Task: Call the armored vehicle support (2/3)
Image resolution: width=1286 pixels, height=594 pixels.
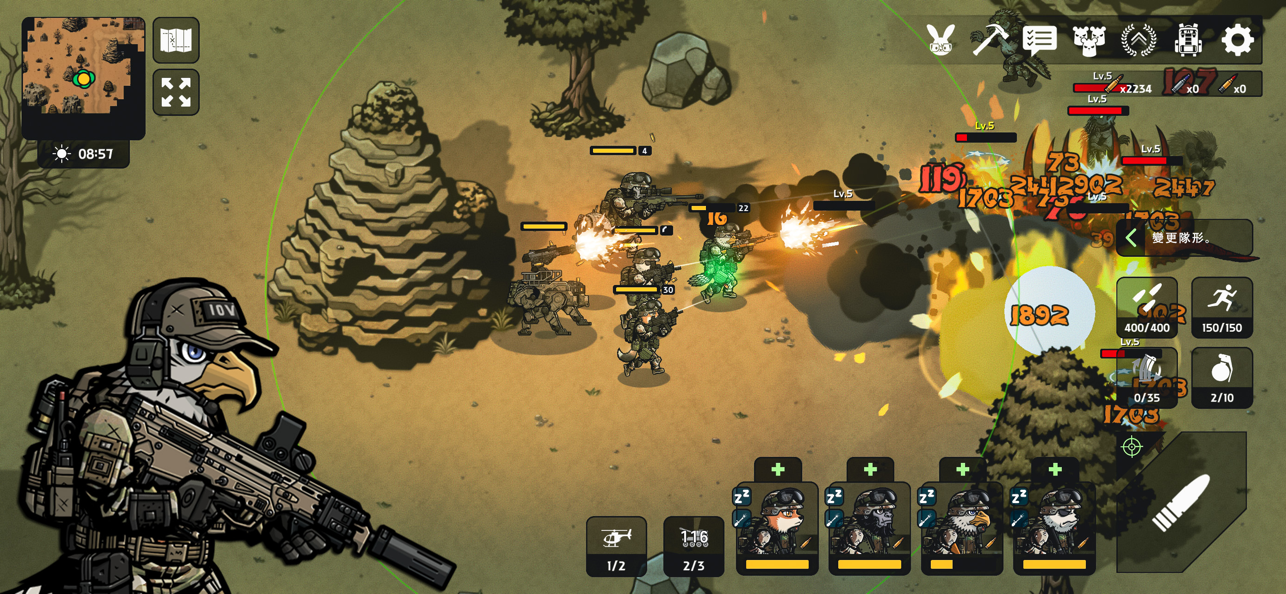Action: click(694, 546)
